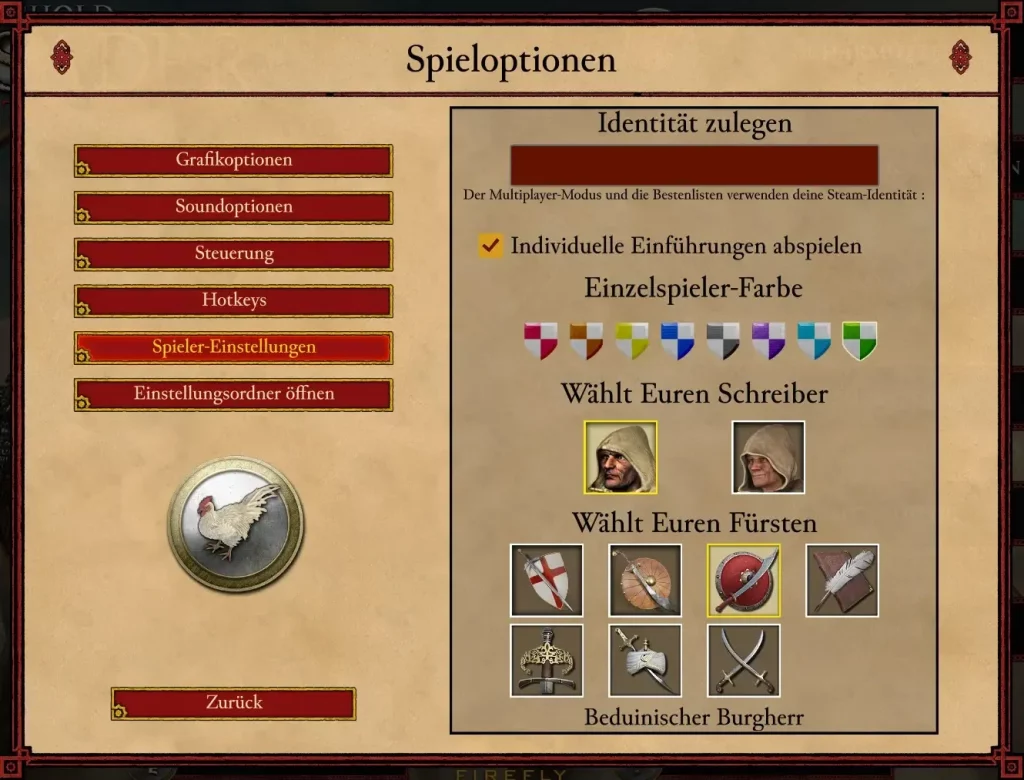1024x780 pixels.
Task: Choose the dark-skinned hooded scribe portrait
Action: (x=621, y=457)
